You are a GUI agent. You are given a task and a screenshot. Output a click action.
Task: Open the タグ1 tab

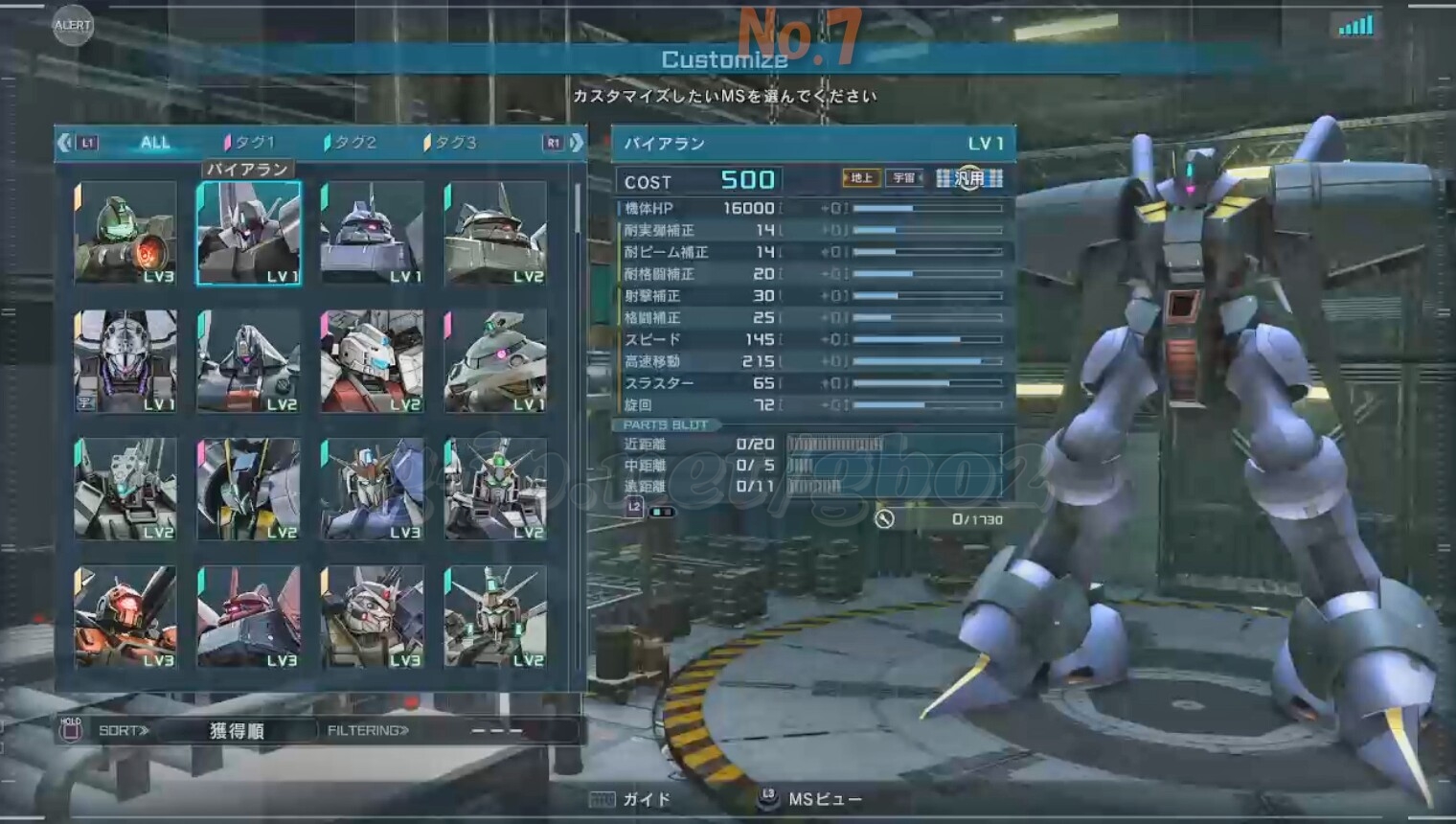point(251,143)
